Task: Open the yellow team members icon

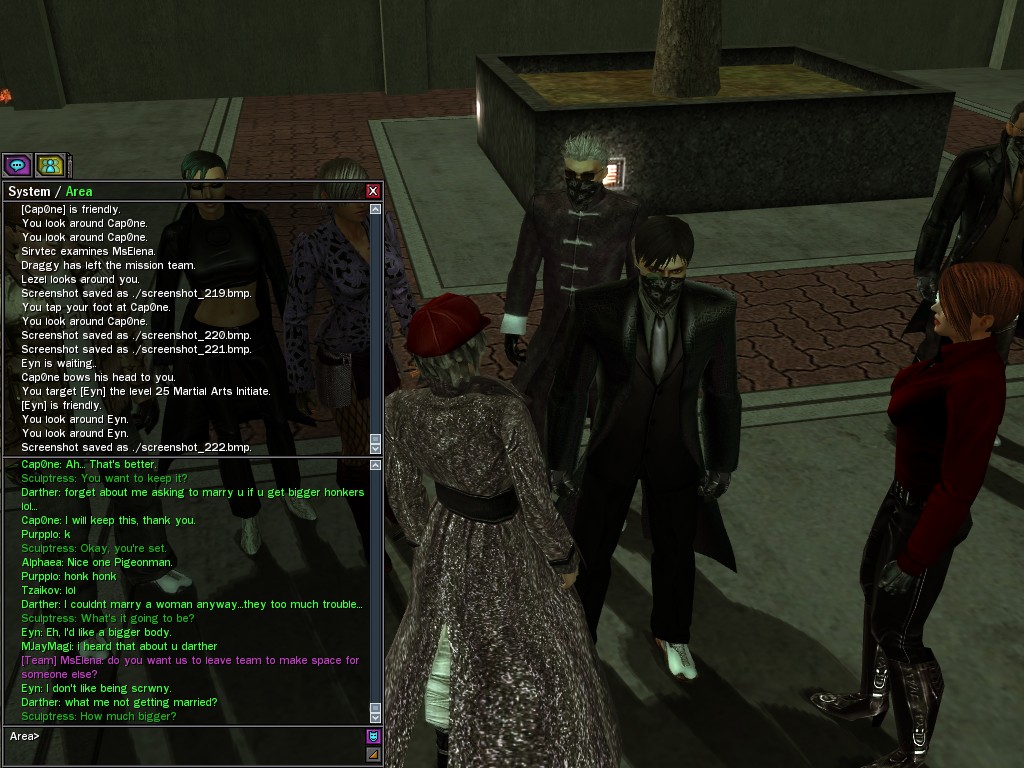Action: (x=50, y=165)
